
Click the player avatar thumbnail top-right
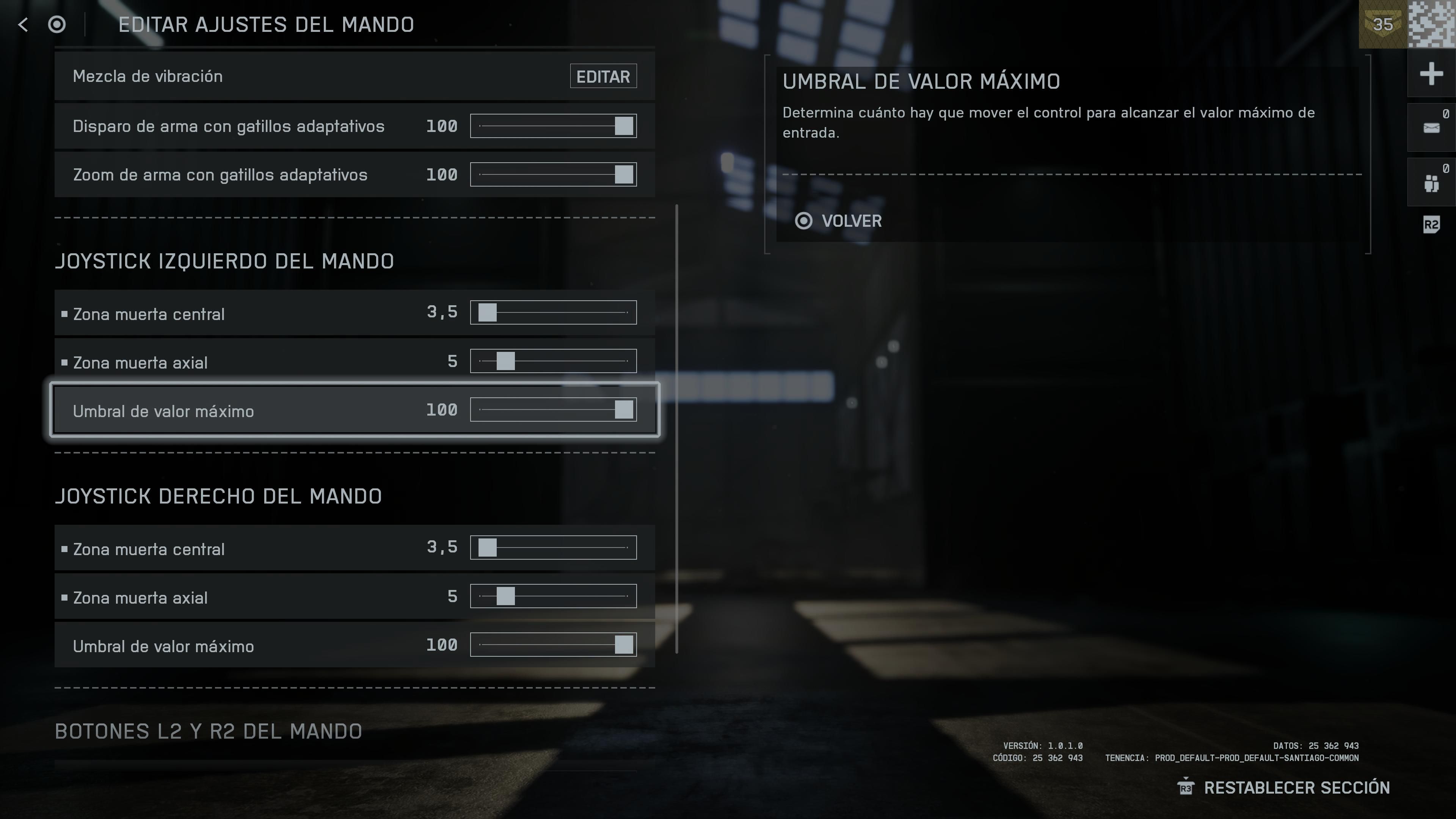point(1431,25)
